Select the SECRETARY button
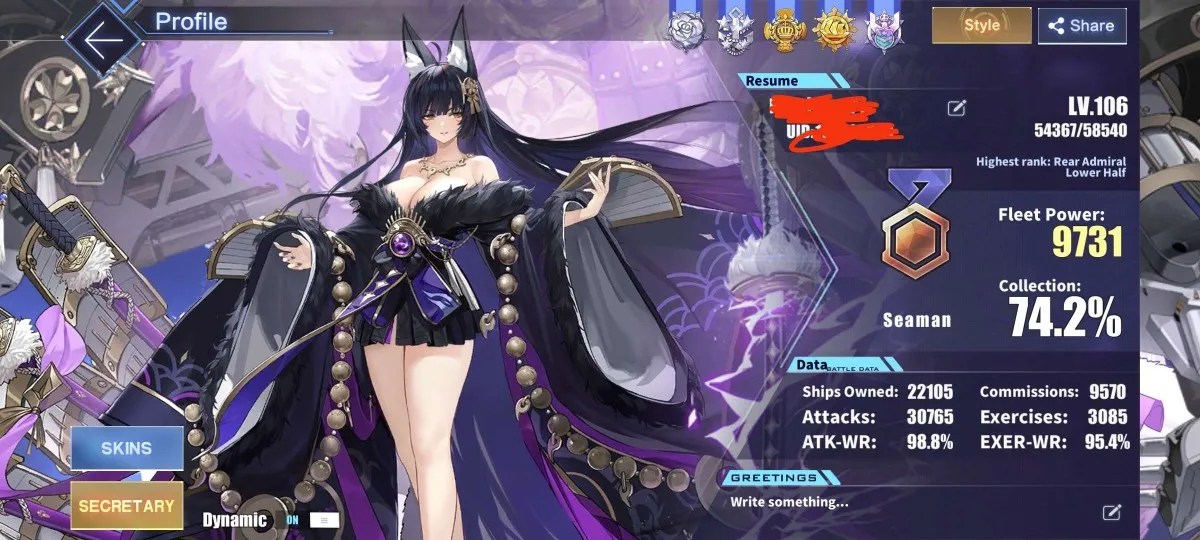1200x540 pixels. pyautogui.click(x=126, y=506)
